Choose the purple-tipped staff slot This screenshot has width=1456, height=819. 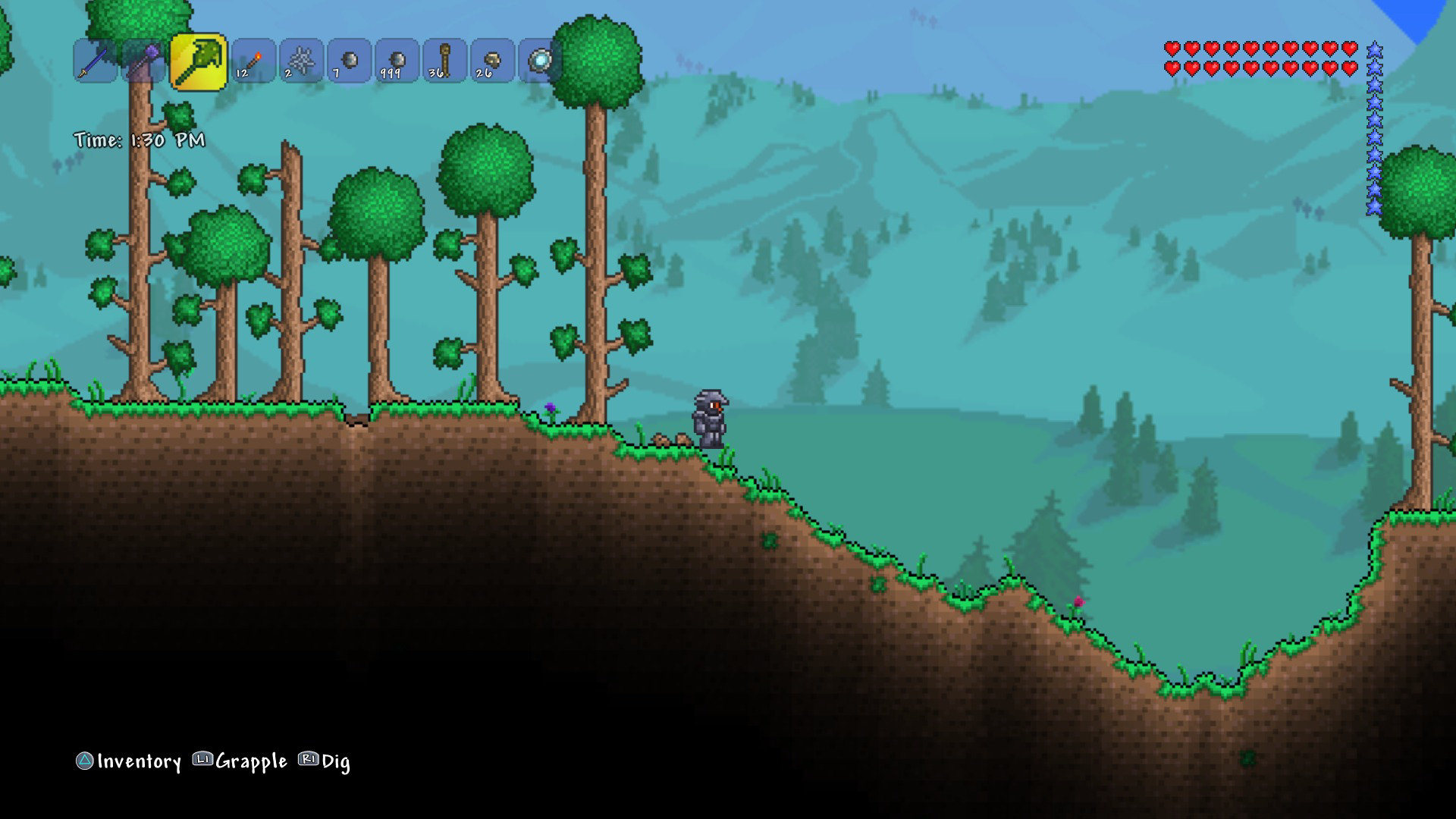[143, 61]
